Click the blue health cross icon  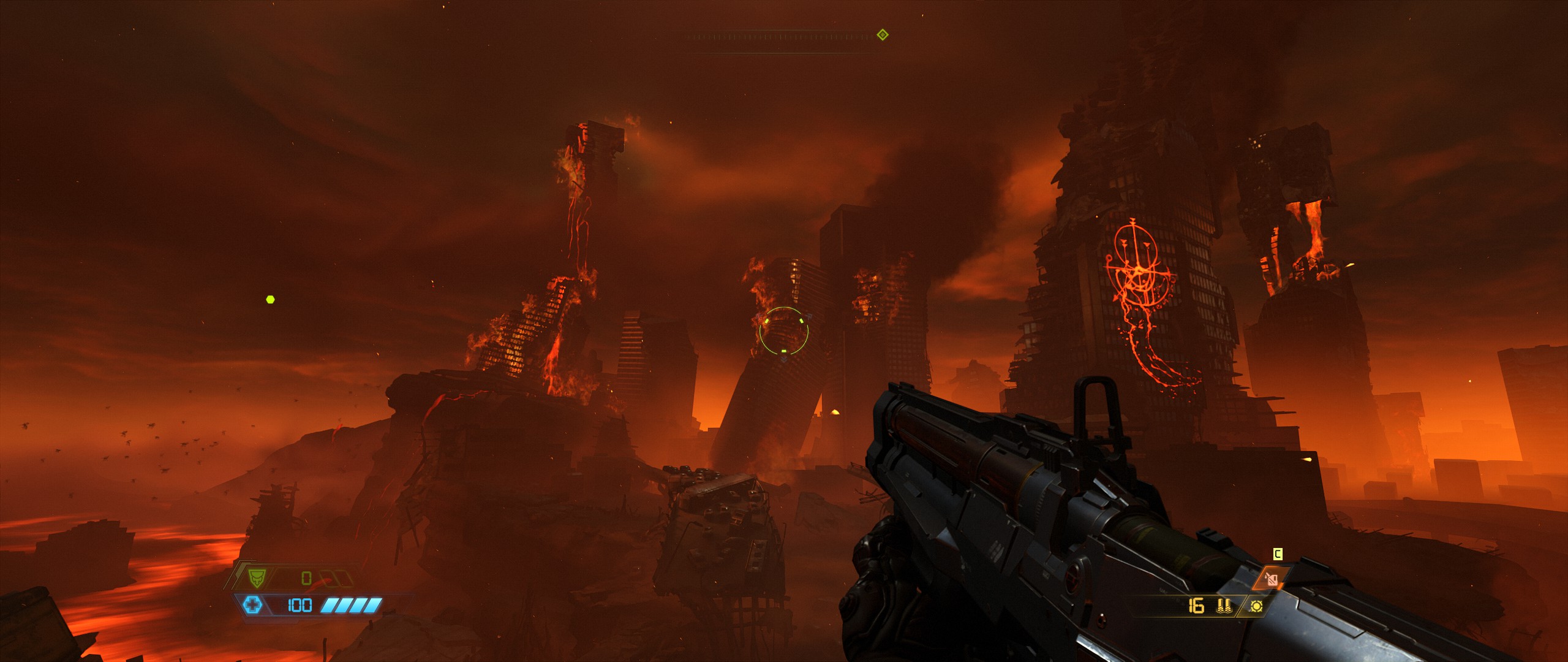coord(252,606)
